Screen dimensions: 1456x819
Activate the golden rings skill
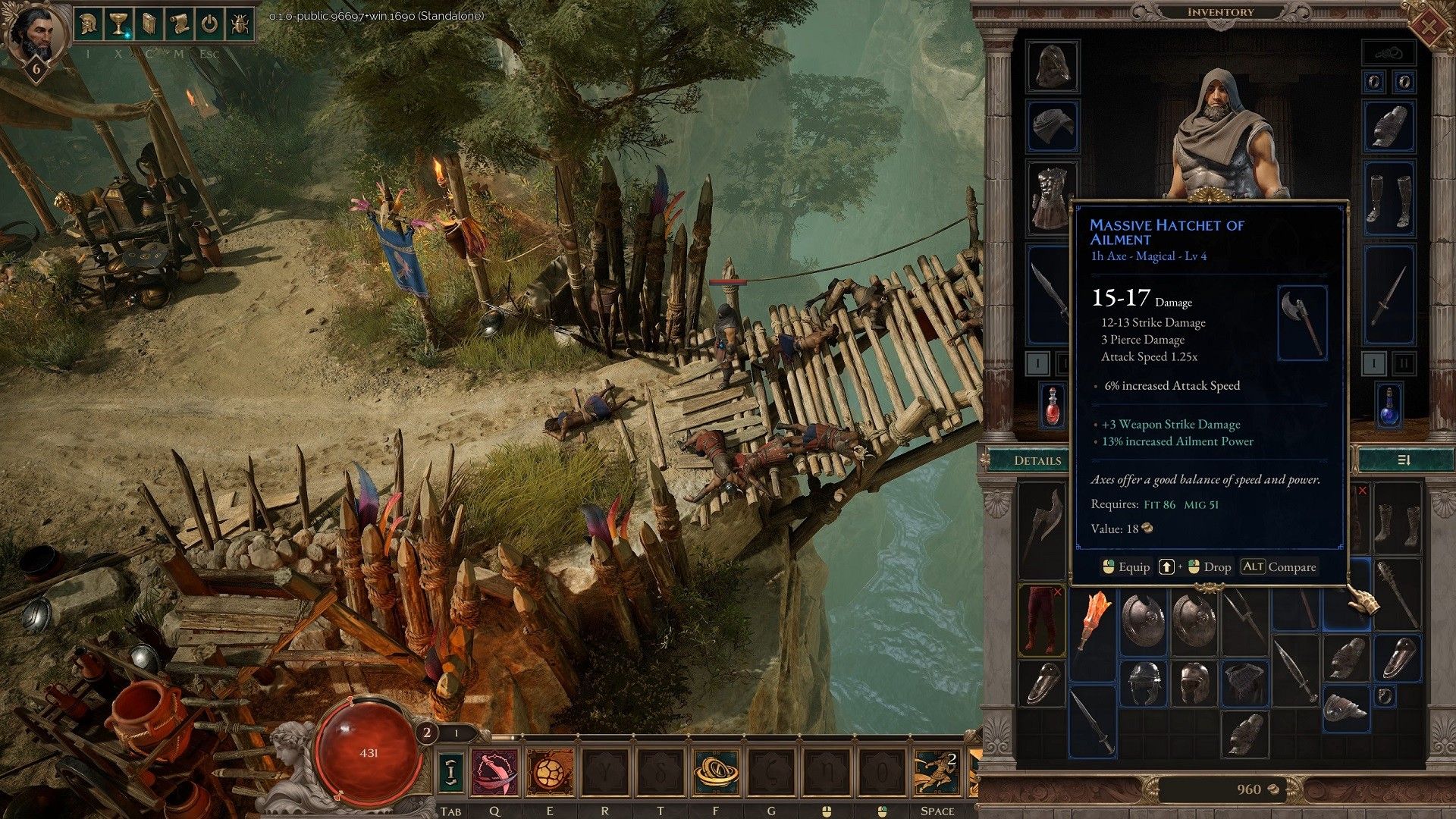pyautogui.click(x=717, y=772)
